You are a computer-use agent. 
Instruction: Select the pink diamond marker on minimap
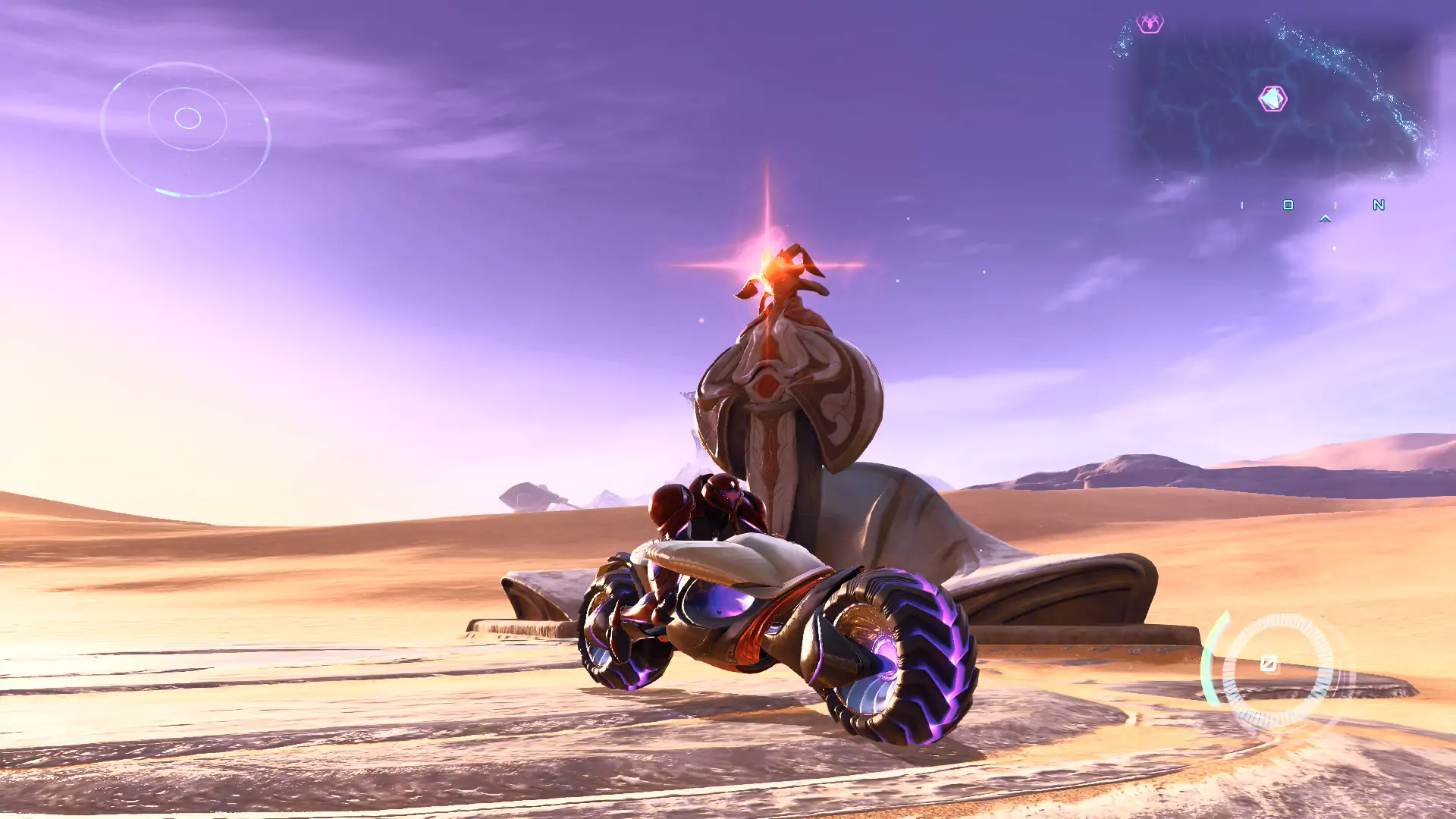1272,99
